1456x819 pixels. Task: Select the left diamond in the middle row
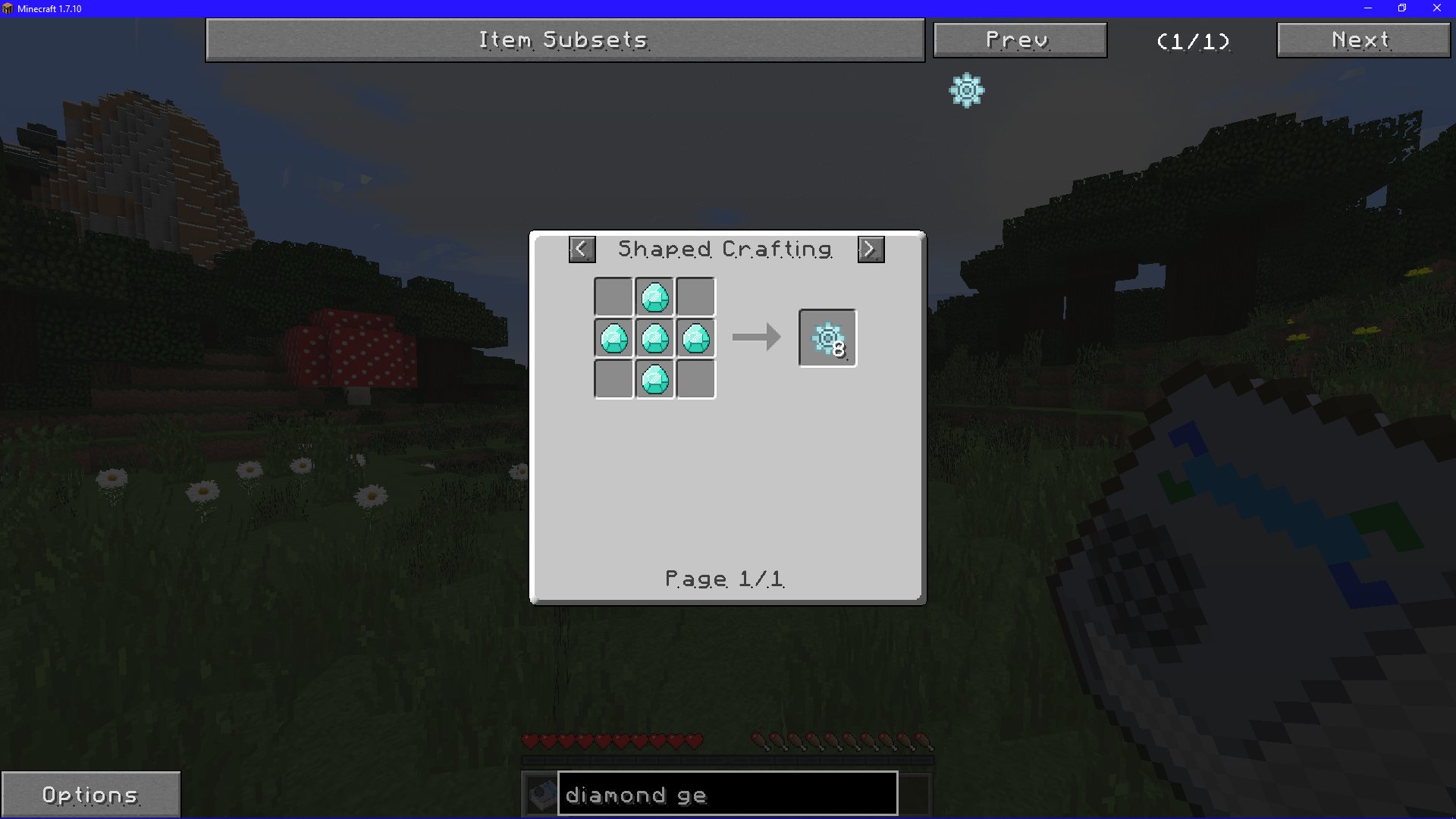tap(614, 338)
